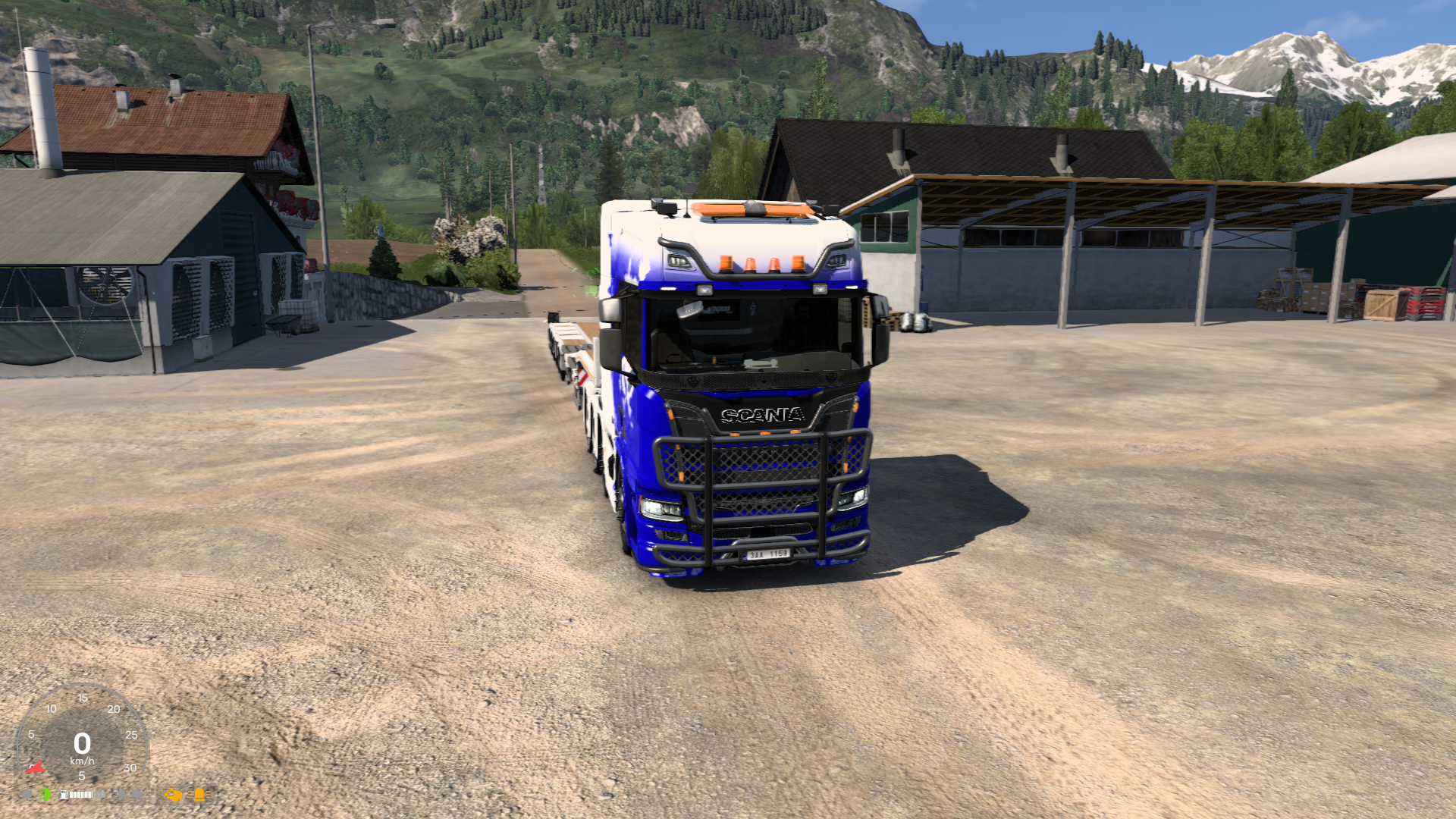The width and height of the screenshot is (1456, 819).
Task: Click the left turn signal arrow
Action: click(x=27, y=794)
